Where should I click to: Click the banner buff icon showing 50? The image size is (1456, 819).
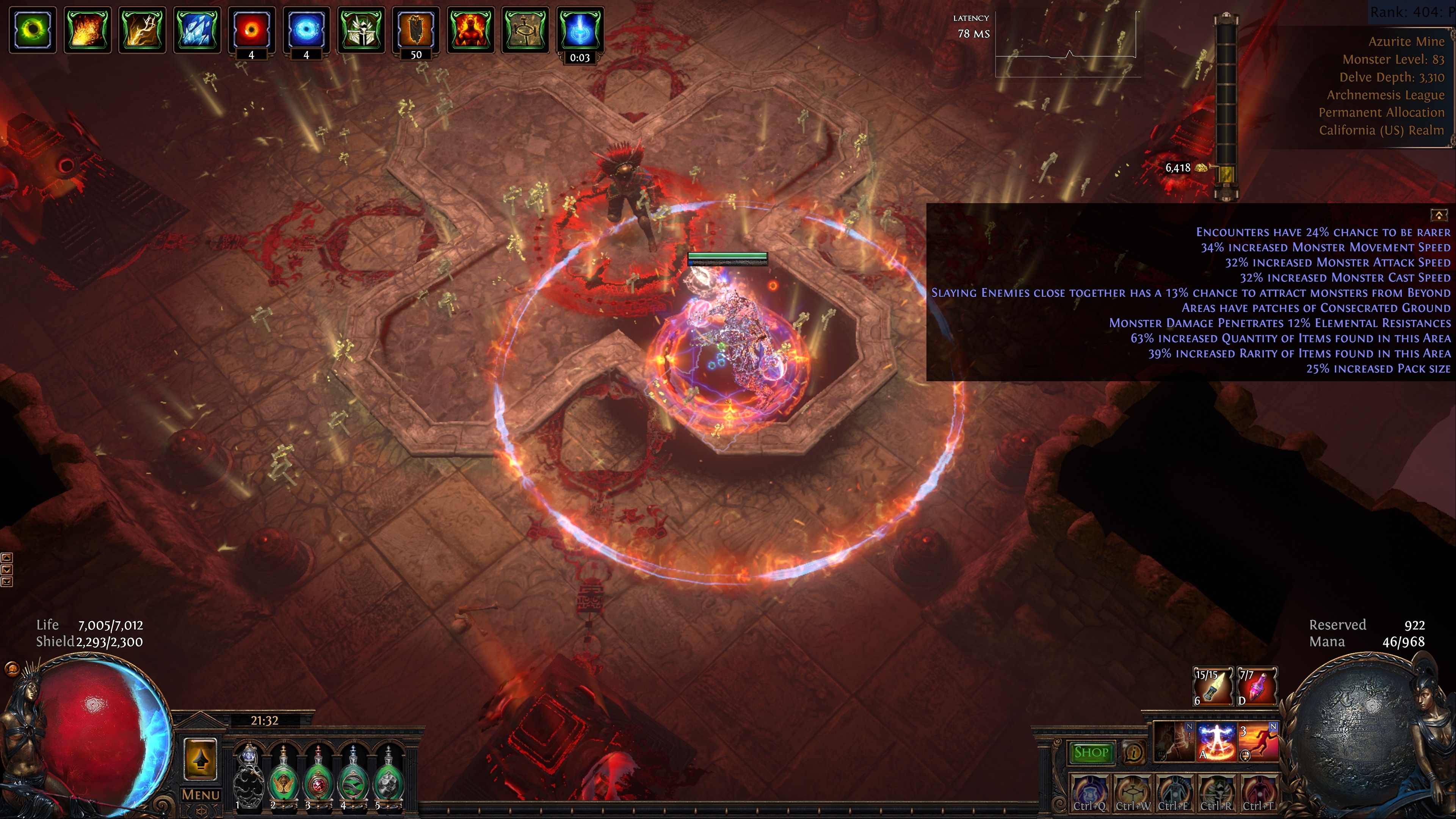416,30
